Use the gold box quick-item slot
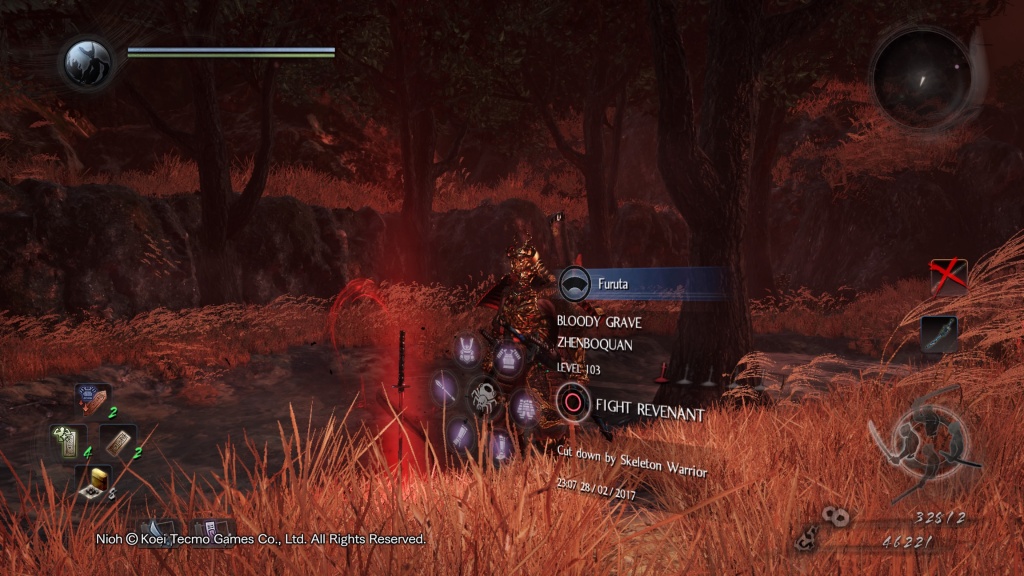Image resolution: width=1024 pixels, height=576 pixels. point(92,480)
